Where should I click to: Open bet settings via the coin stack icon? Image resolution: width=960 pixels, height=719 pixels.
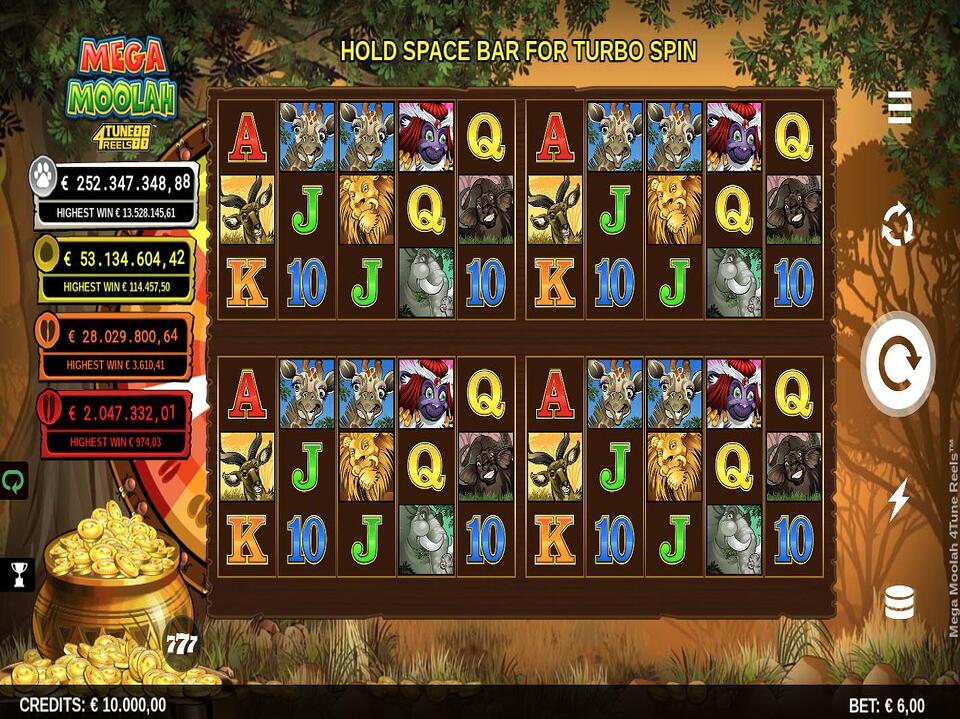(899, 603)
